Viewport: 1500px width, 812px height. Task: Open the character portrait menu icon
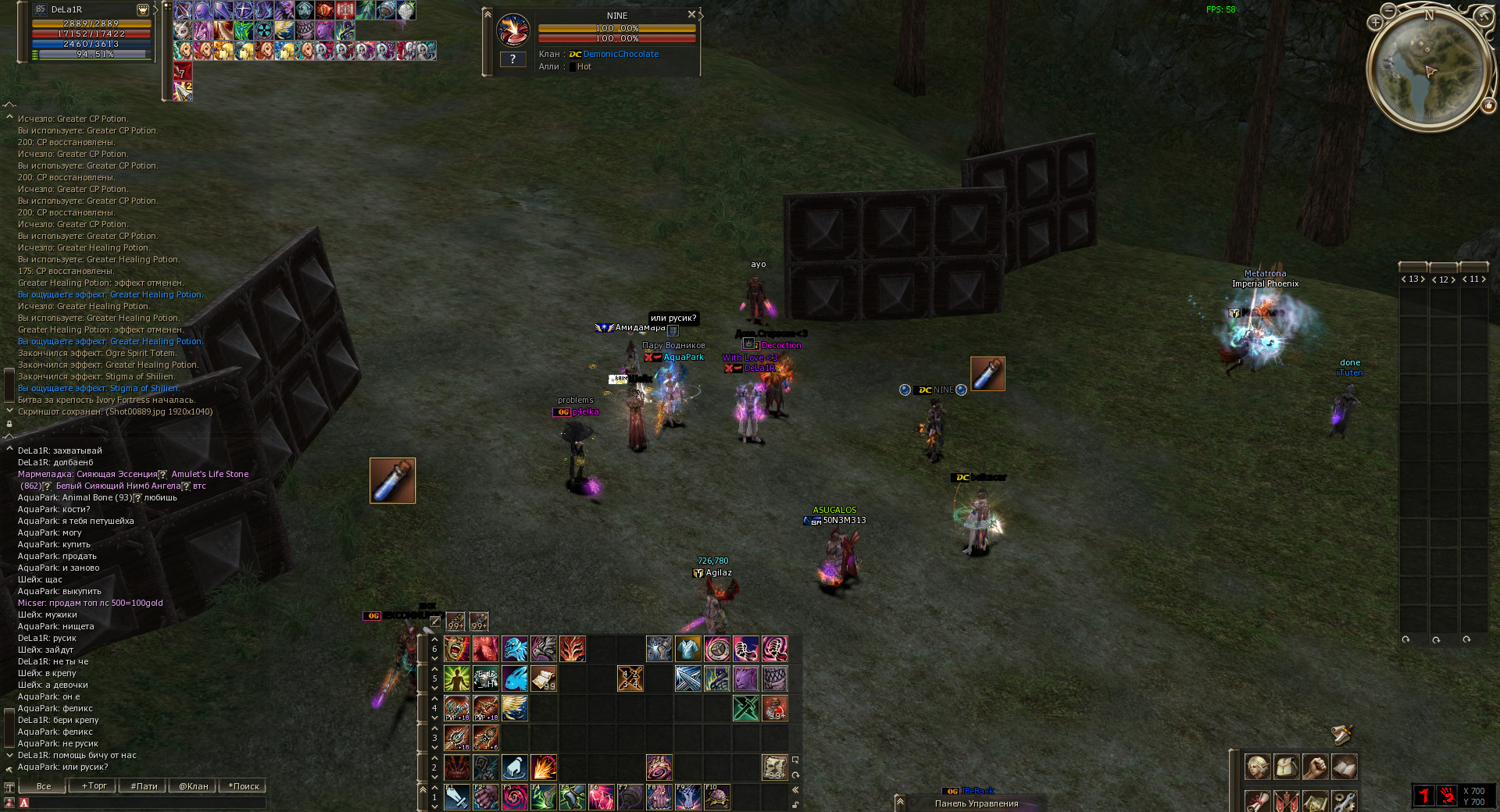pos(1257,767)
